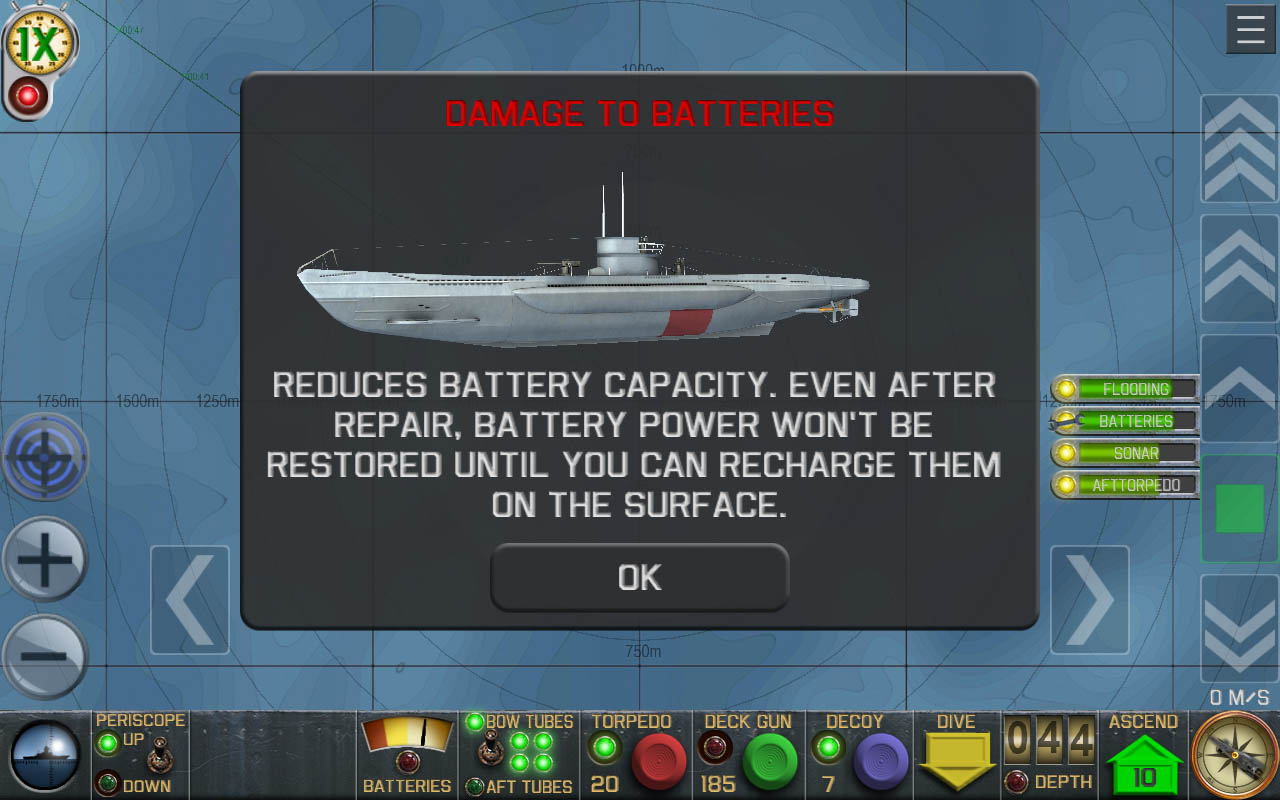Fire torpedo with the red button

(659, 762)
